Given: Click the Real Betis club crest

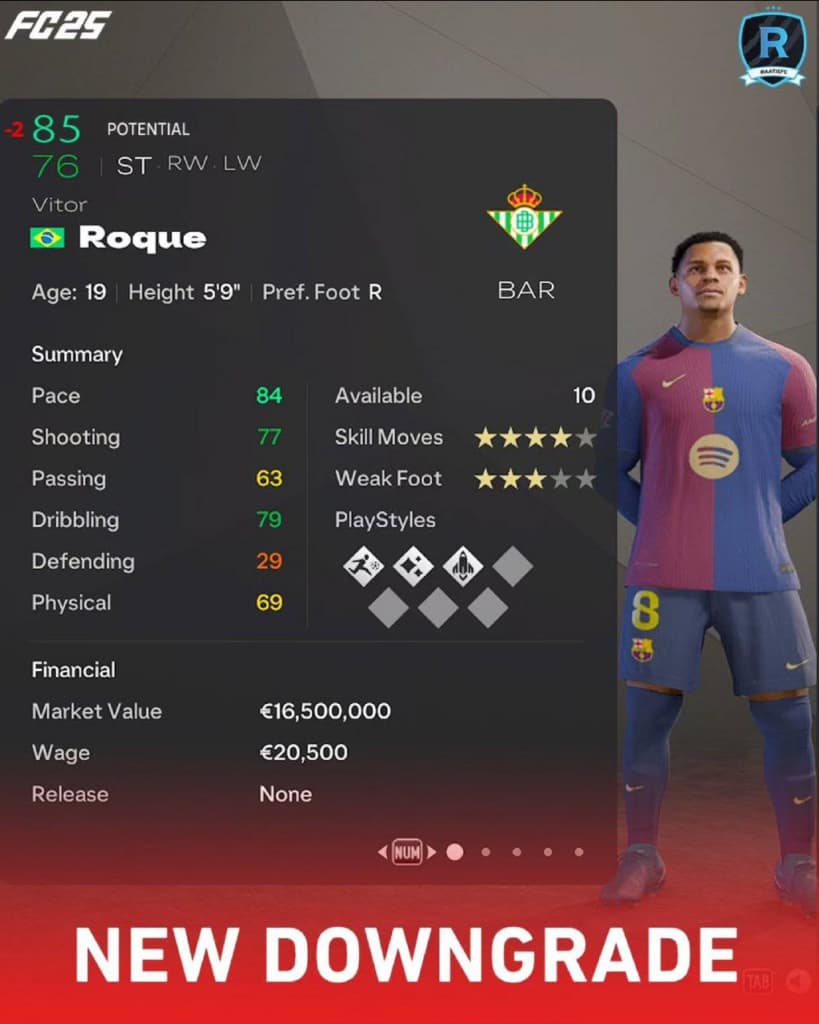Looking at the screenshot, I should coord(524,216).
